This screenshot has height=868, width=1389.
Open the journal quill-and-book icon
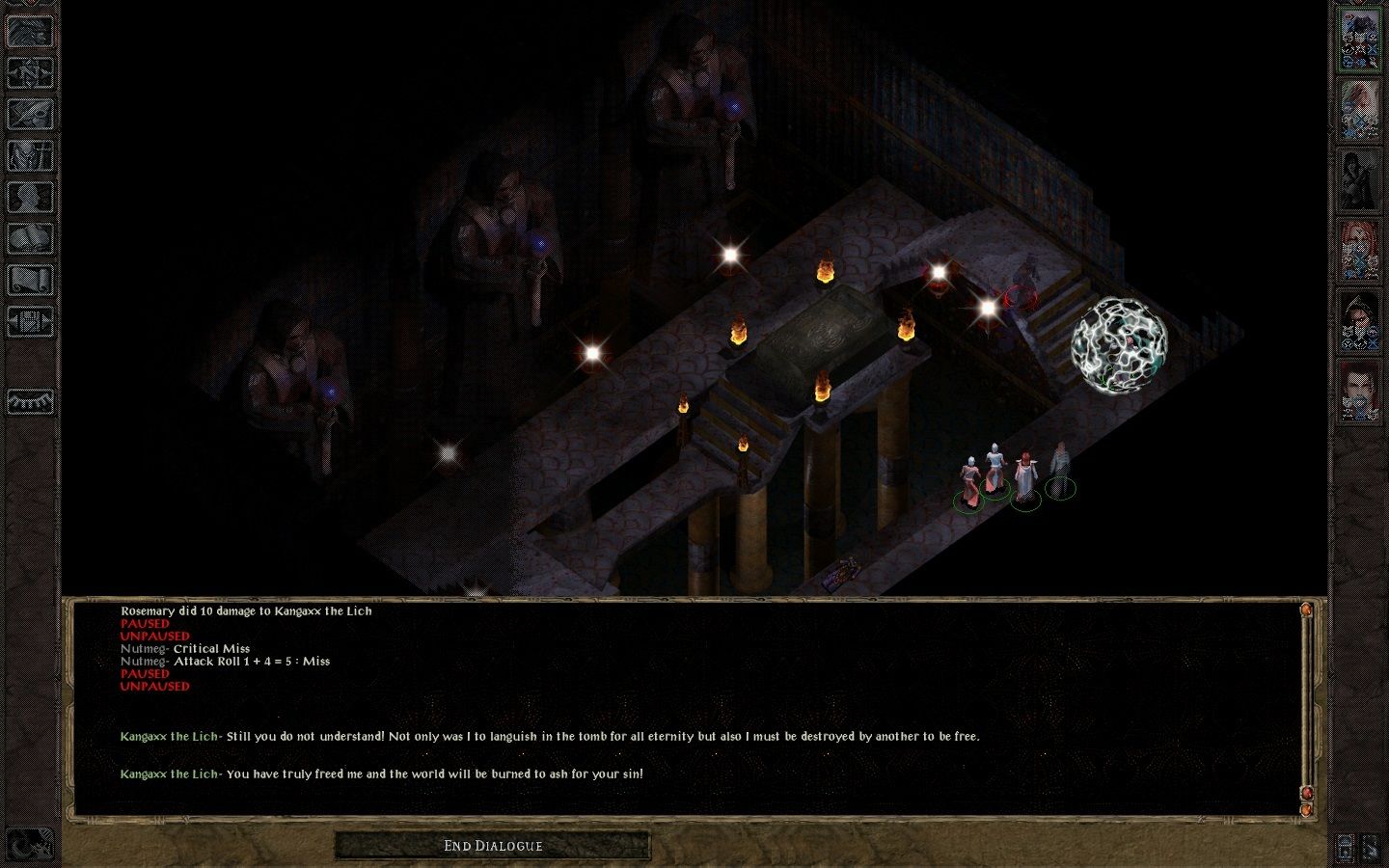point(30,114)
